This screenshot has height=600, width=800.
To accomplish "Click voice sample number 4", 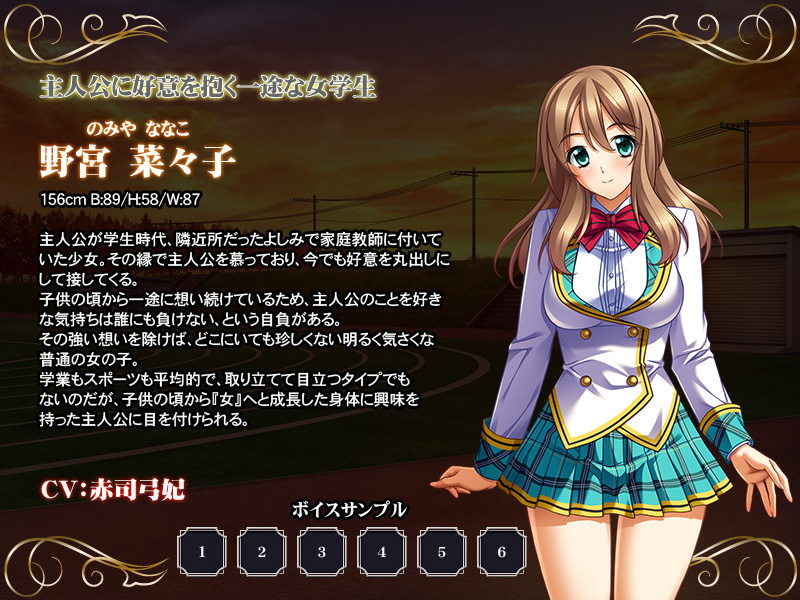I will [x=382, y=551].
